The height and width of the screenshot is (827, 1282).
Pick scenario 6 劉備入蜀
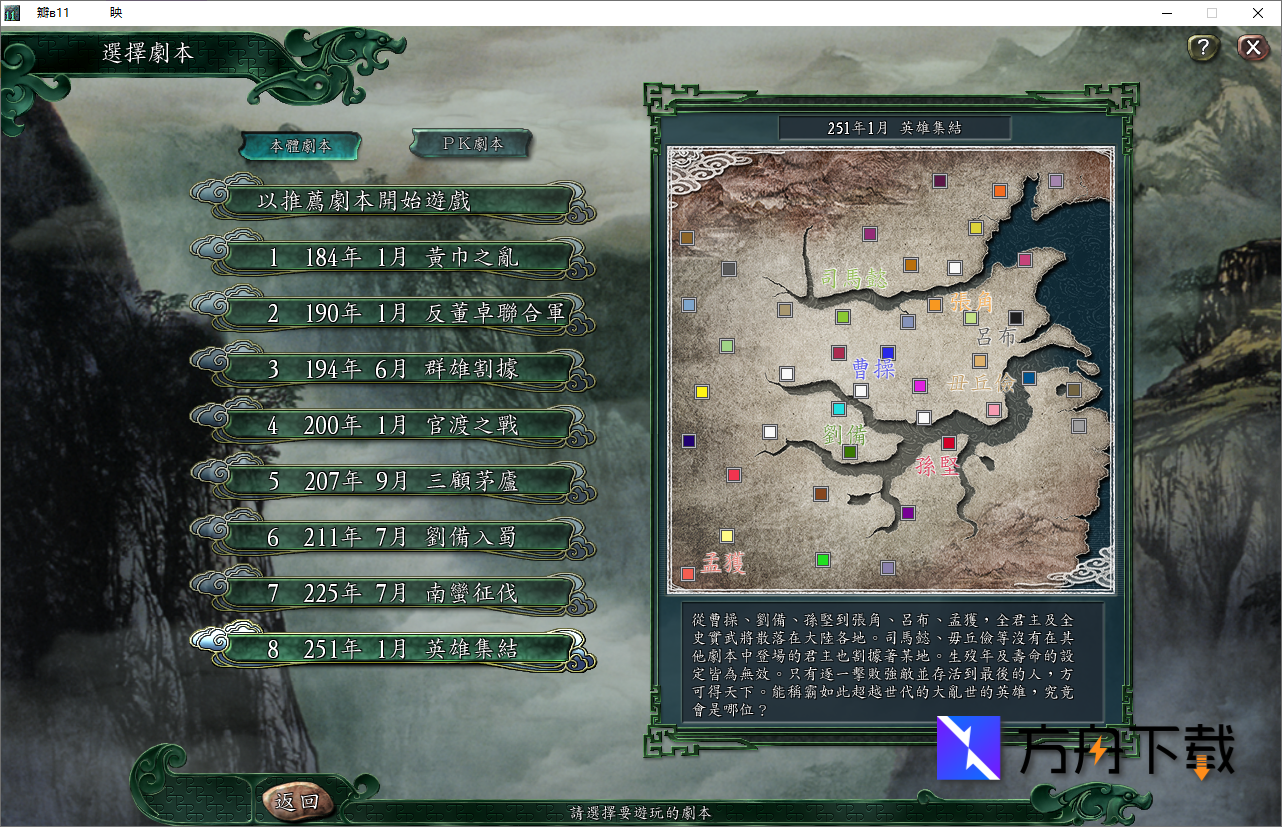click(392, 538)
